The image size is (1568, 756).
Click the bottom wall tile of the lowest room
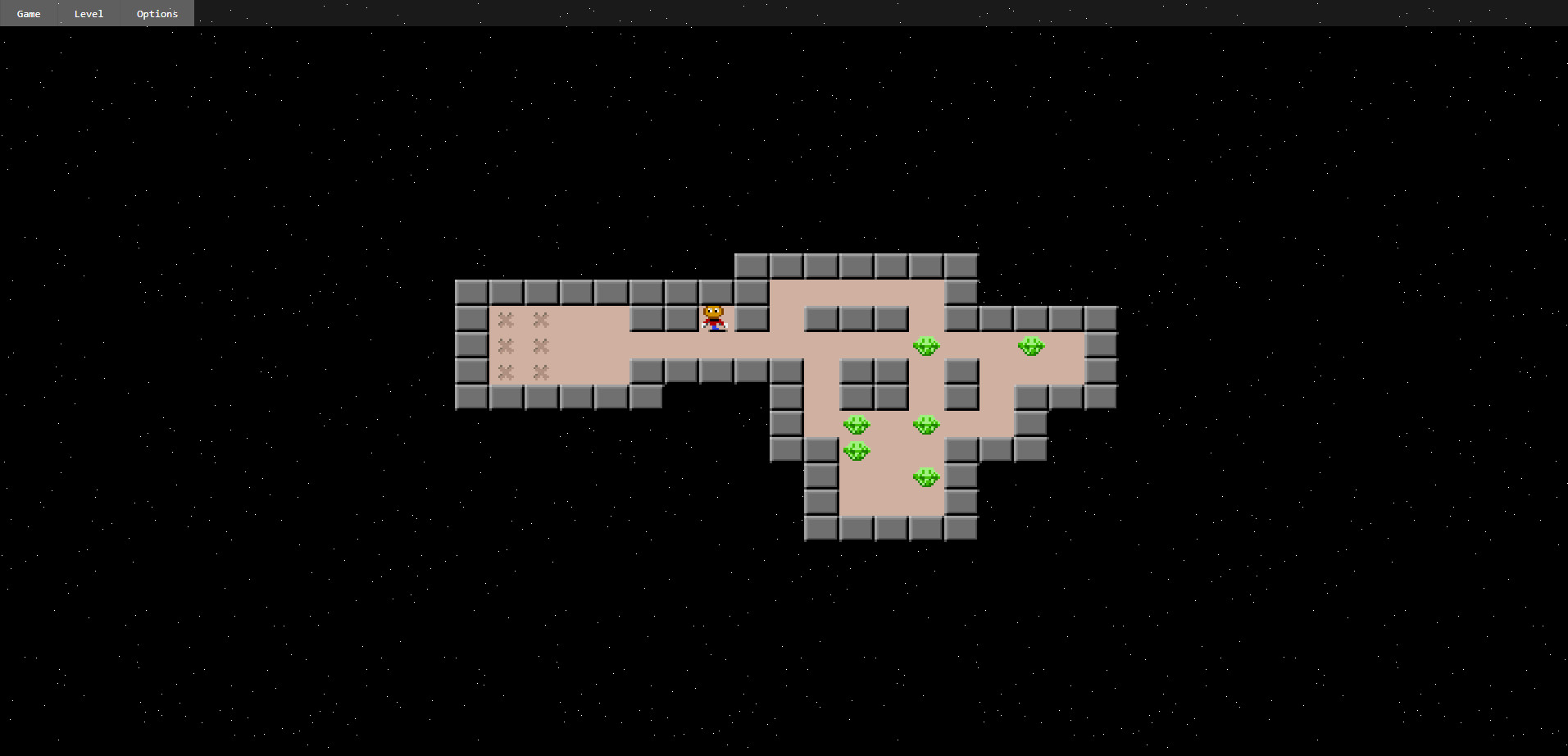pyautogui.click(x=889, y=529)
